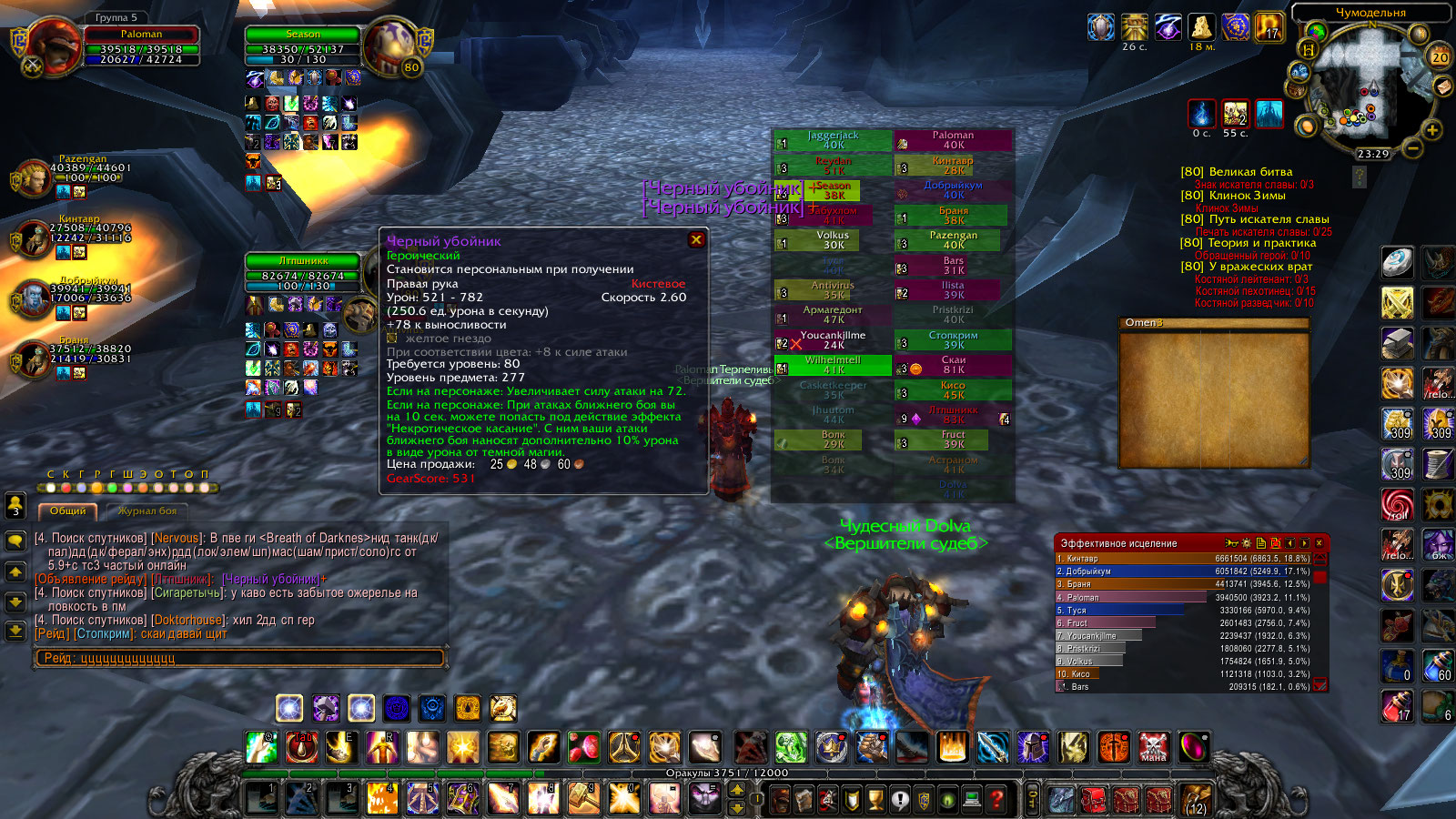Activate the green skull ability icon
Image resolution: width=1456 pixels, height=819 pixels.
791,748
